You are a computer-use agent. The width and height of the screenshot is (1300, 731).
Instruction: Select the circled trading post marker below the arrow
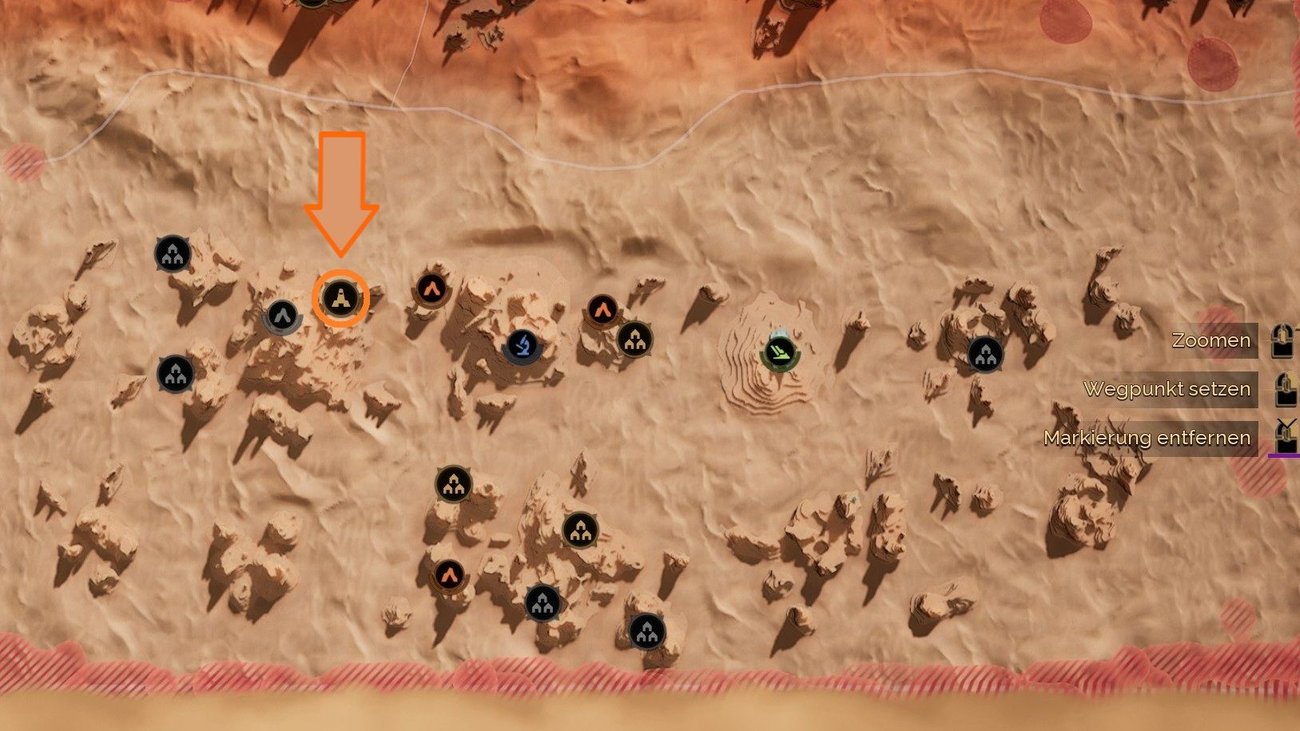(x=341, y=296)
